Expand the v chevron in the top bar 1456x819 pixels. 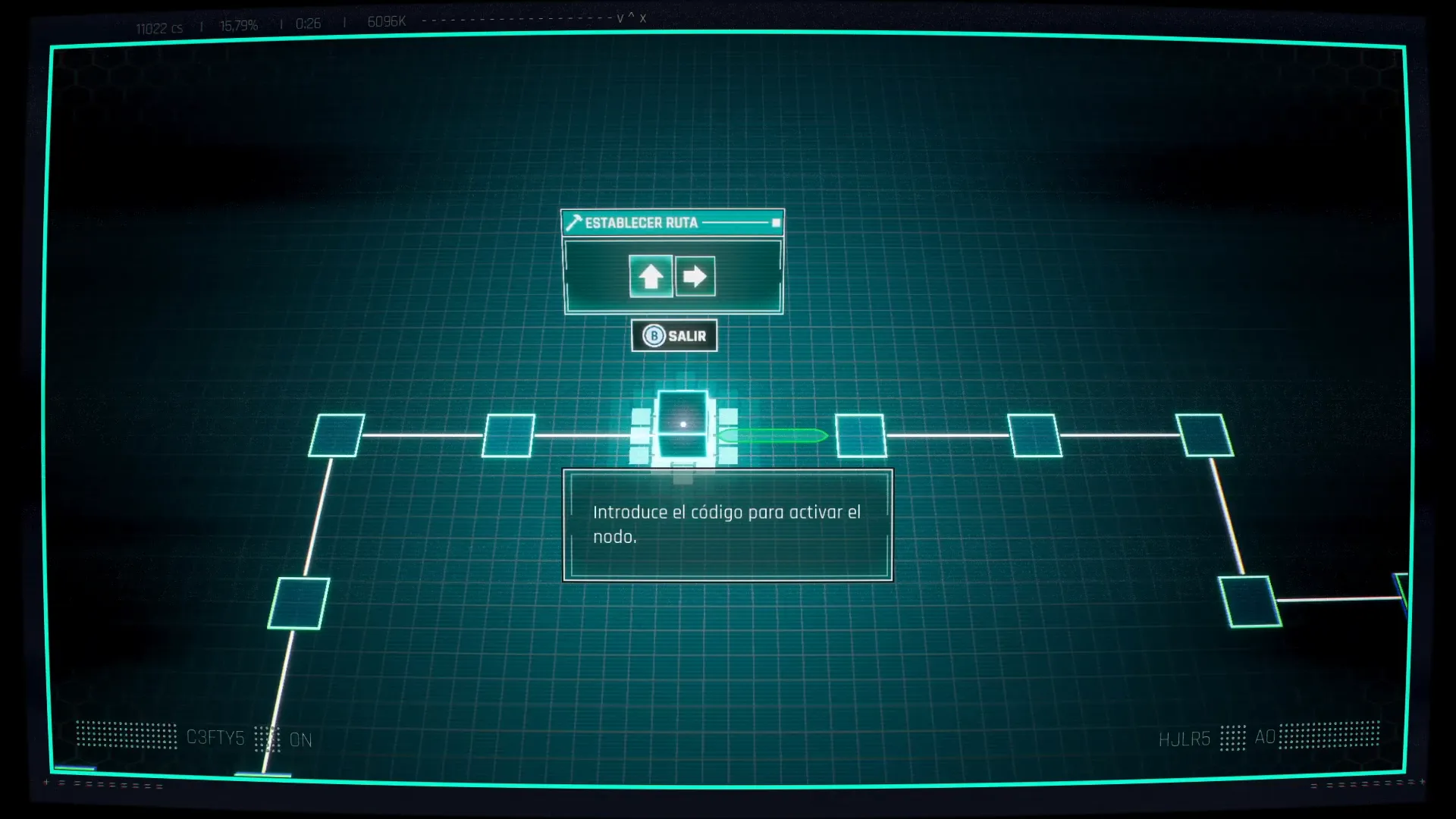point(621,18)
